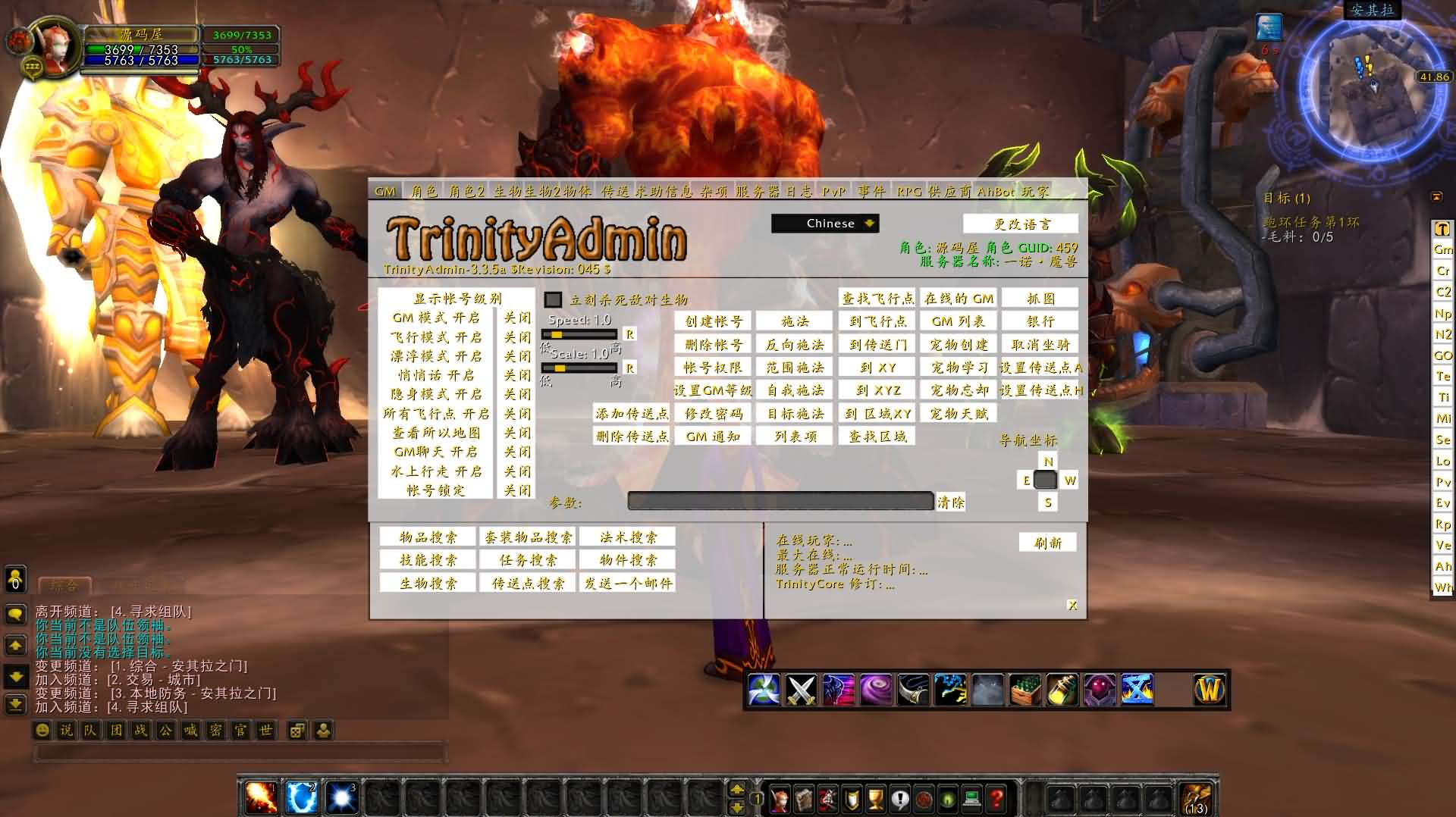Screen dimensions: 1456x817
Task: Click the 更改语言 change language button
Action: click(x=1021, y=224)
